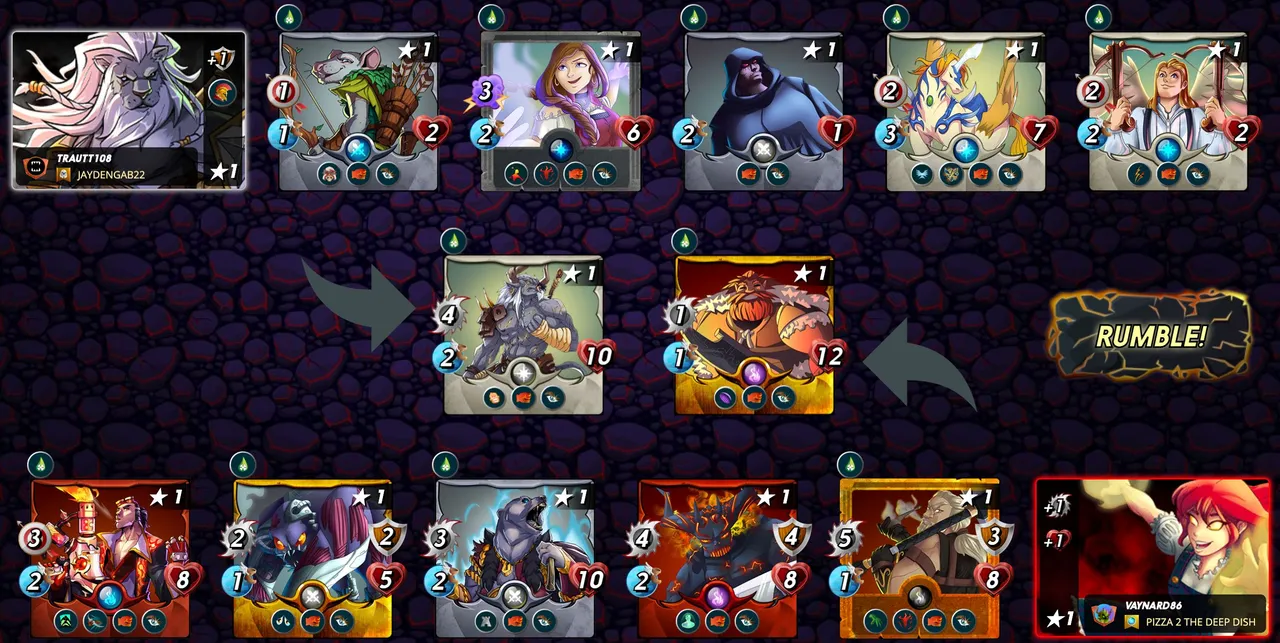The image size is (1280, 643).
Task: Select the torch-bearing fire performer card
Action: click(110, 557)
